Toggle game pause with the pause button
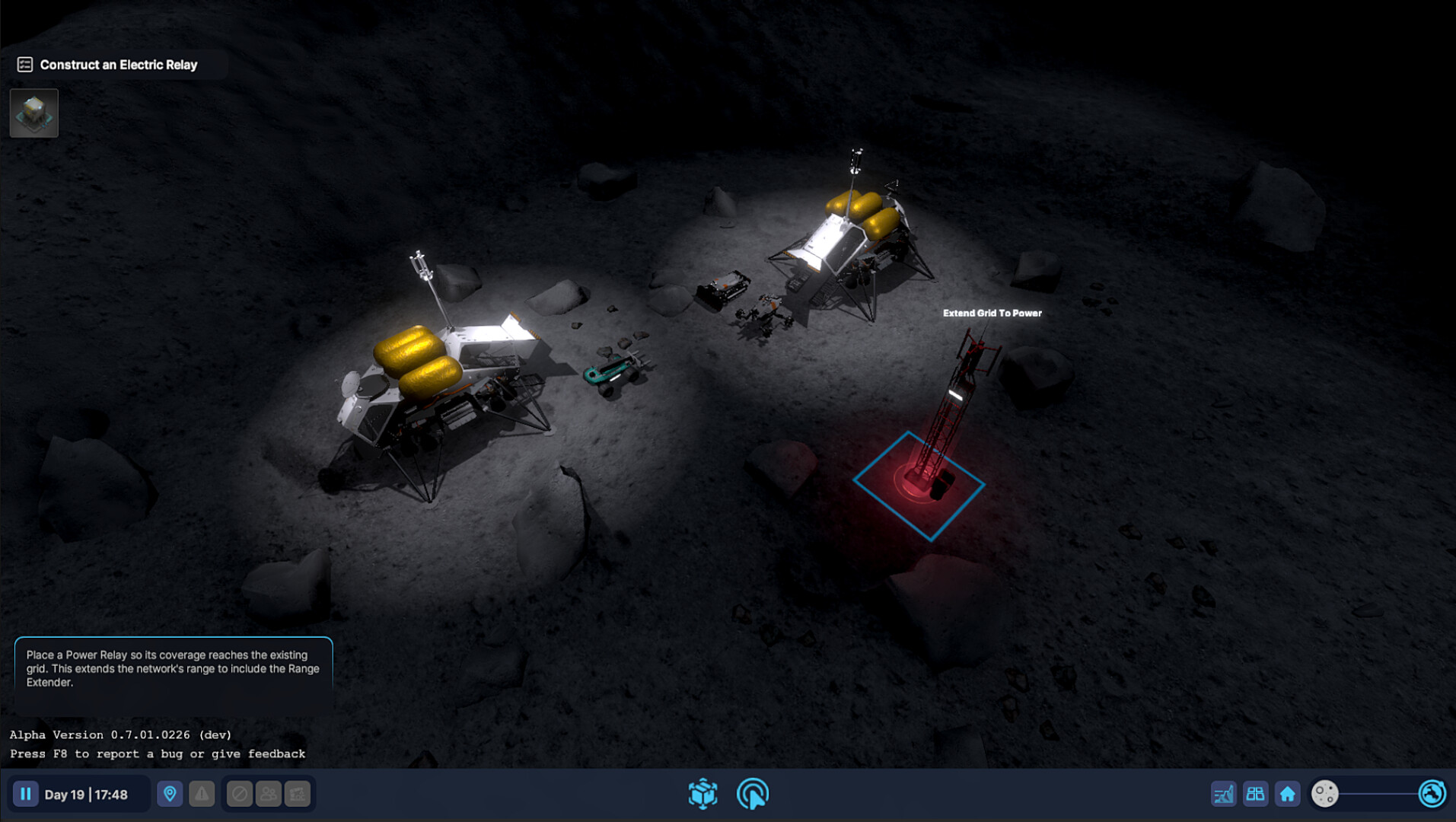Screen dimensions: 1456x822 coord(25,794)
